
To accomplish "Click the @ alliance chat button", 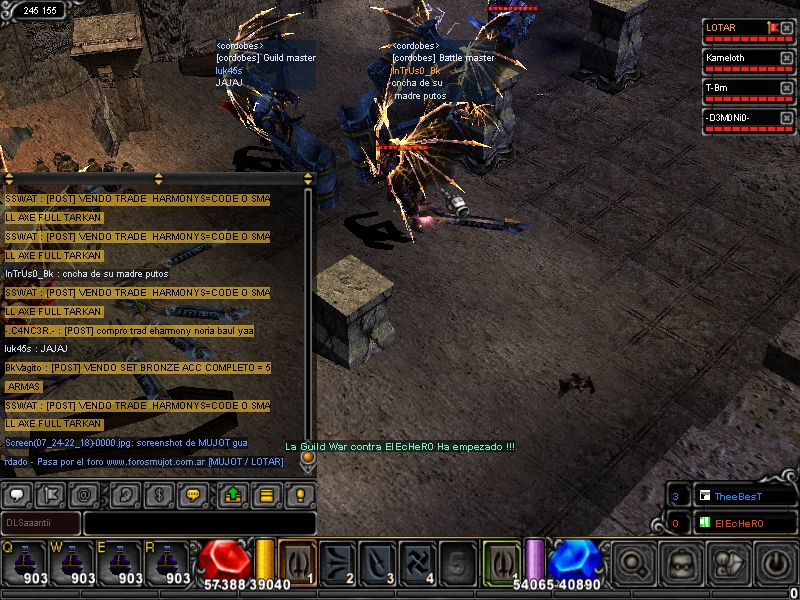I will pyautogui.click(x=84, y=494).
